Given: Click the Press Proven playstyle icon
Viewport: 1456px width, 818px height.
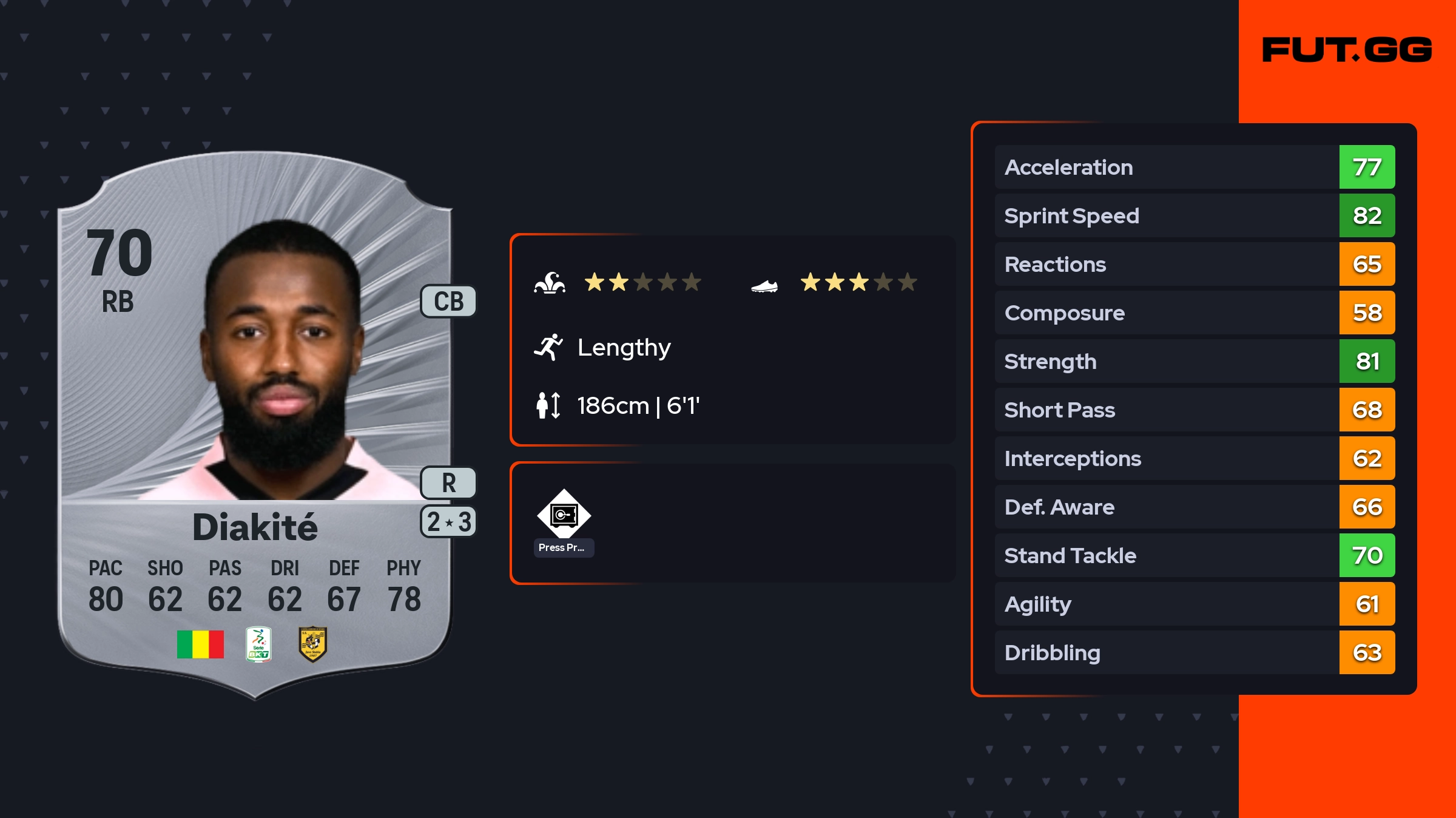Looking at the screenshot, I should pos(564,515).
